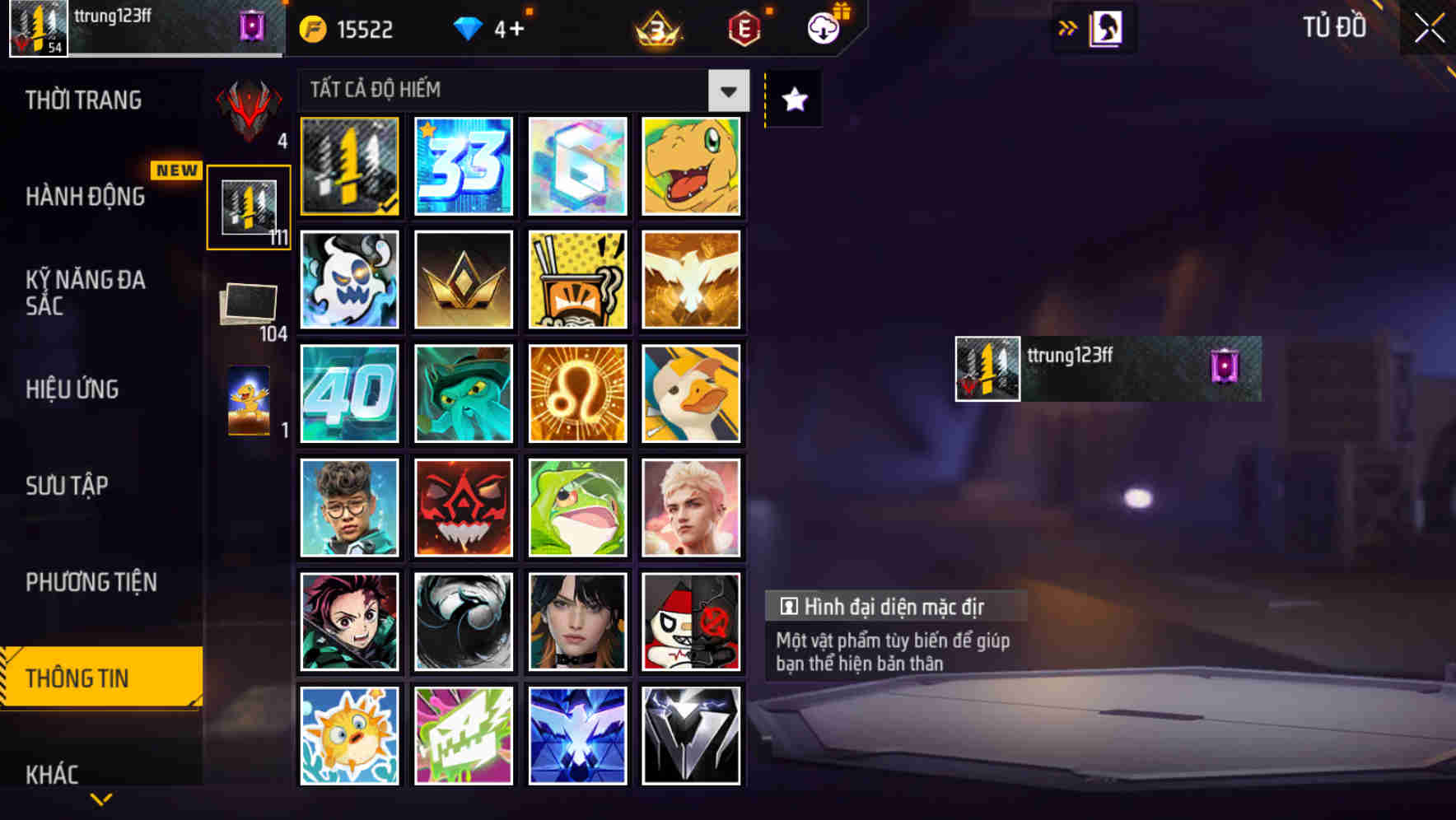The image size is (1456, 820).
Task: Select the red badge category showing 4 items
Action: pos(248,111)
